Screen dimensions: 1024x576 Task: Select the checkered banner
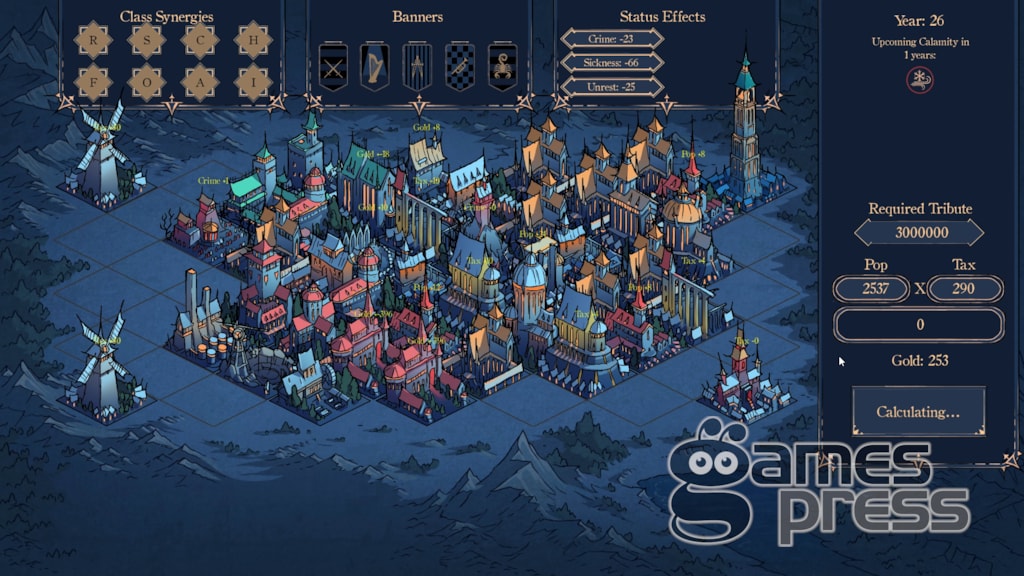pyautogui.click(x=459, y=67)
